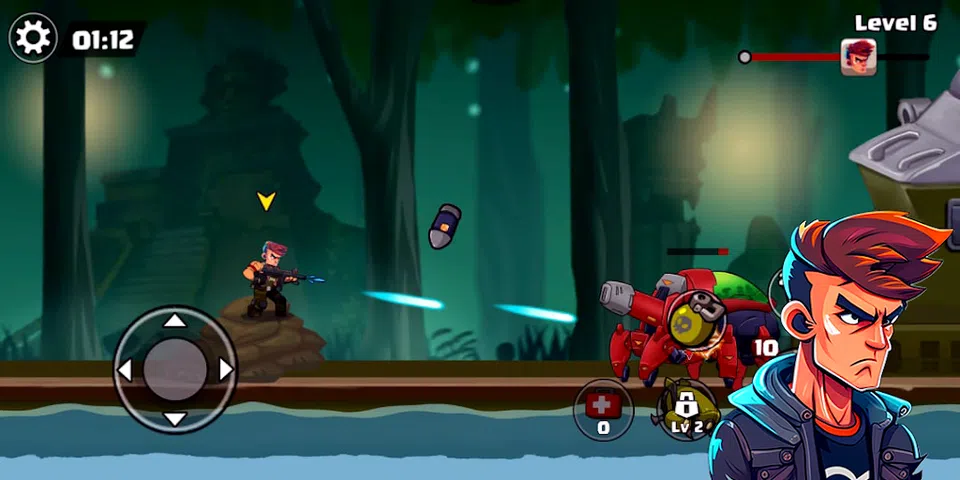Use the medkit item button
Image resolution: width=960 pixels, height=480 pixels.
click(603, 410)
